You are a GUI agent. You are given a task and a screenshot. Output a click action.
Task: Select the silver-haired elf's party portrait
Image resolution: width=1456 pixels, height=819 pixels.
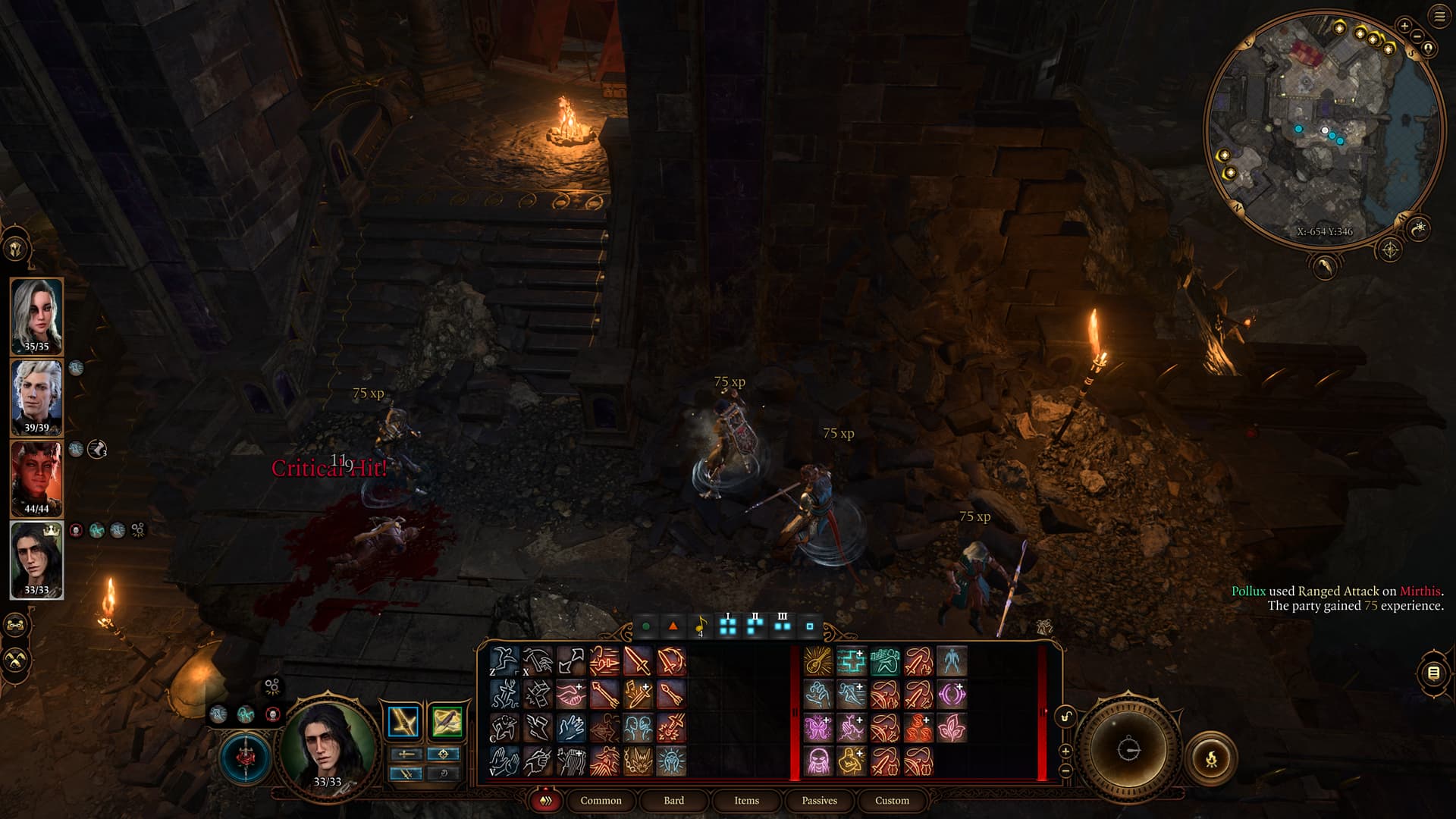pyautogui.click(x=36, y=397)
